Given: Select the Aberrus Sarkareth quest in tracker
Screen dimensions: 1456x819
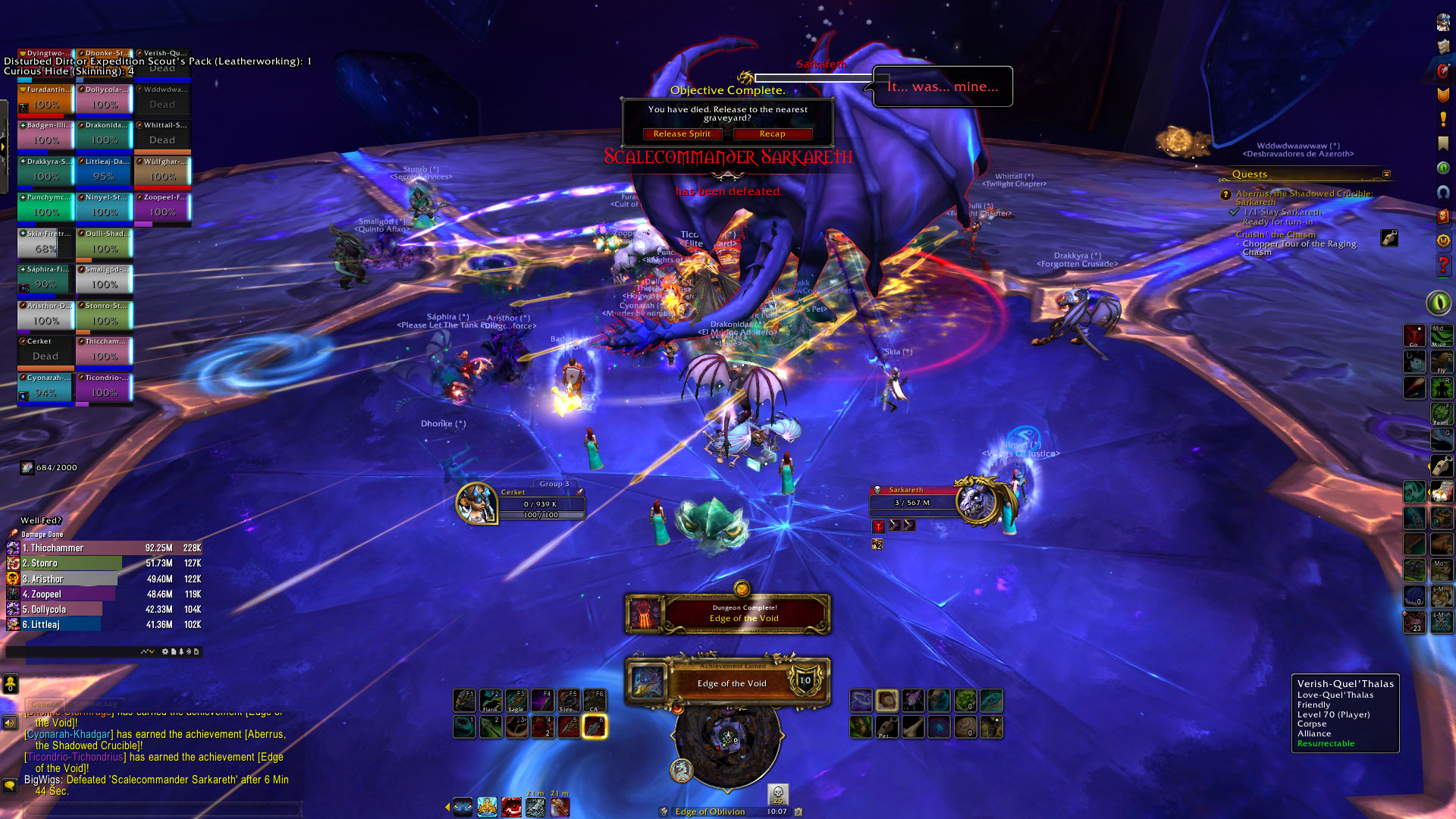Looking at the screenshot, I should coord(1304,194).
